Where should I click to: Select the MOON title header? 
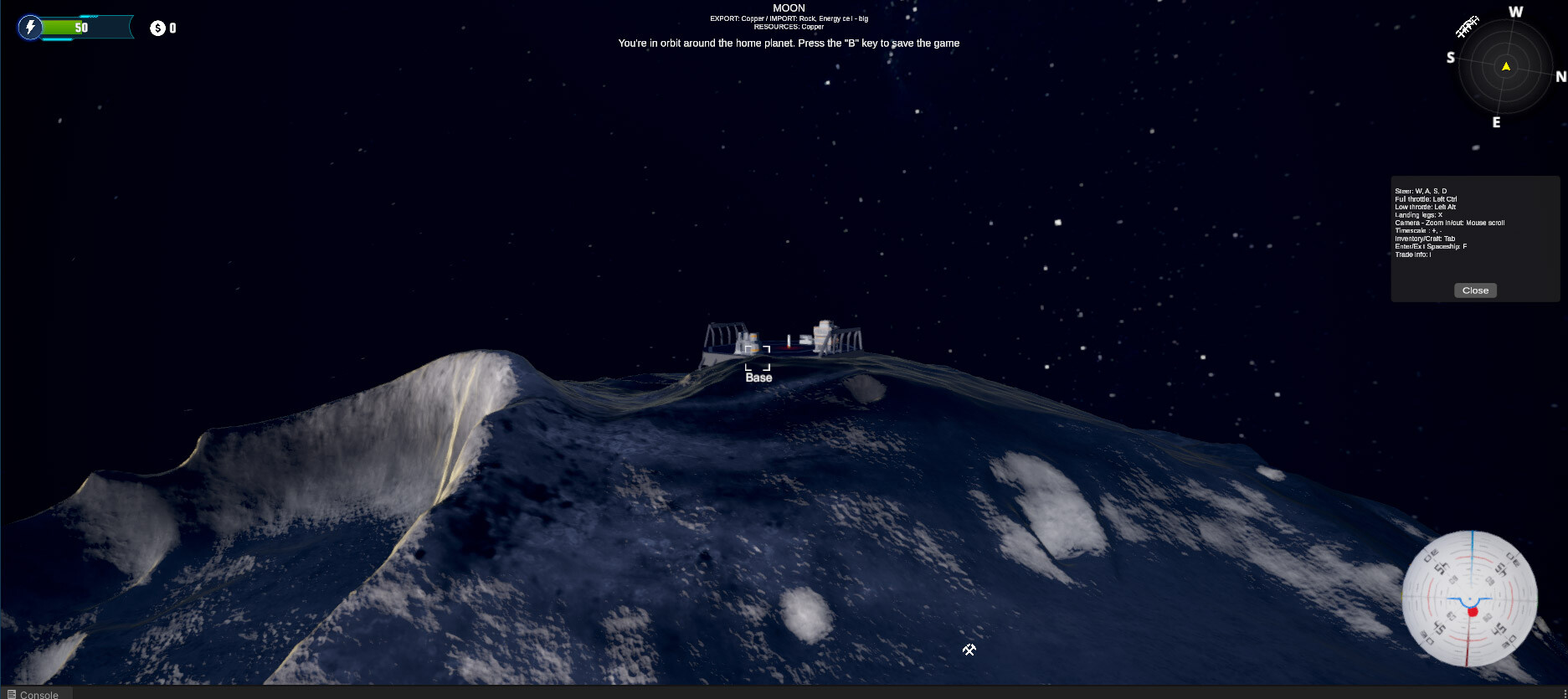tap(788, 8)
